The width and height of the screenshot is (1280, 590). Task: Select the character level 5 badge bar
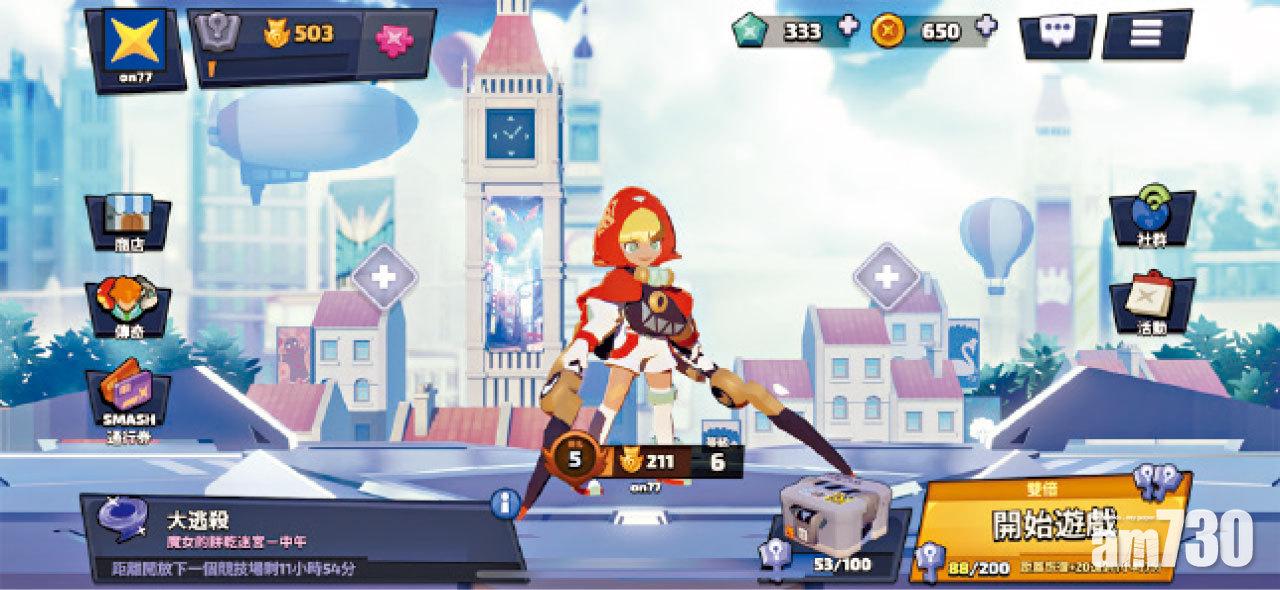[x=643, y=463]
